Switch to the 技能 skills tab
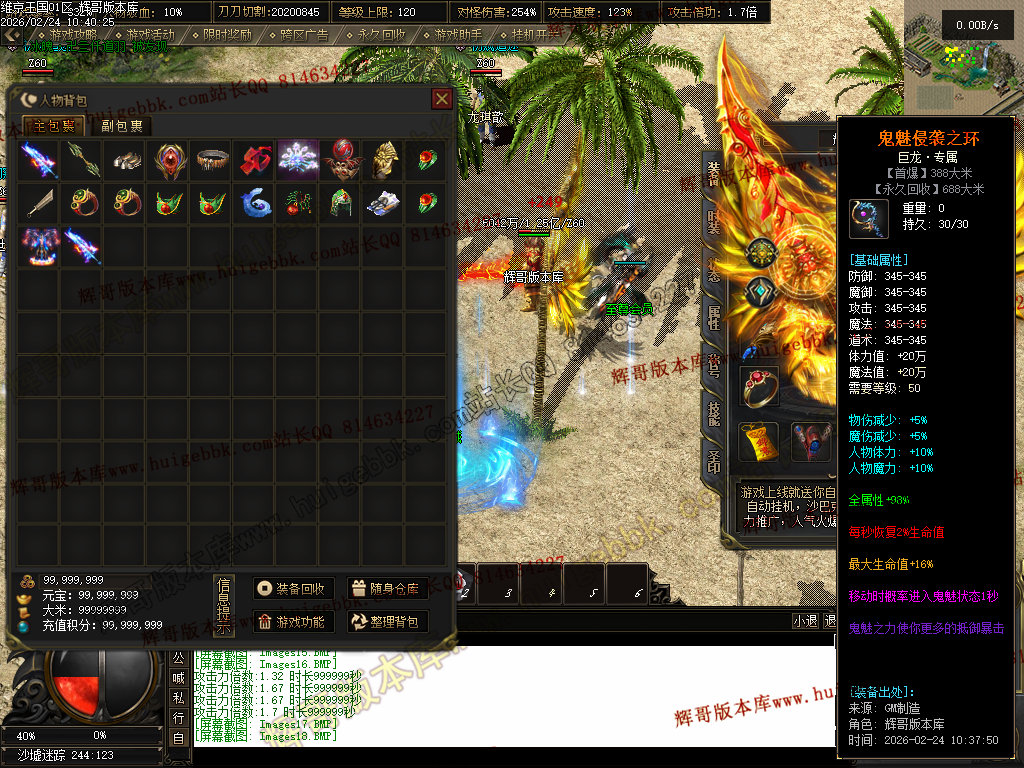Image resolution: width=1024 pixels, height=768 pixels. coord(714,413)
